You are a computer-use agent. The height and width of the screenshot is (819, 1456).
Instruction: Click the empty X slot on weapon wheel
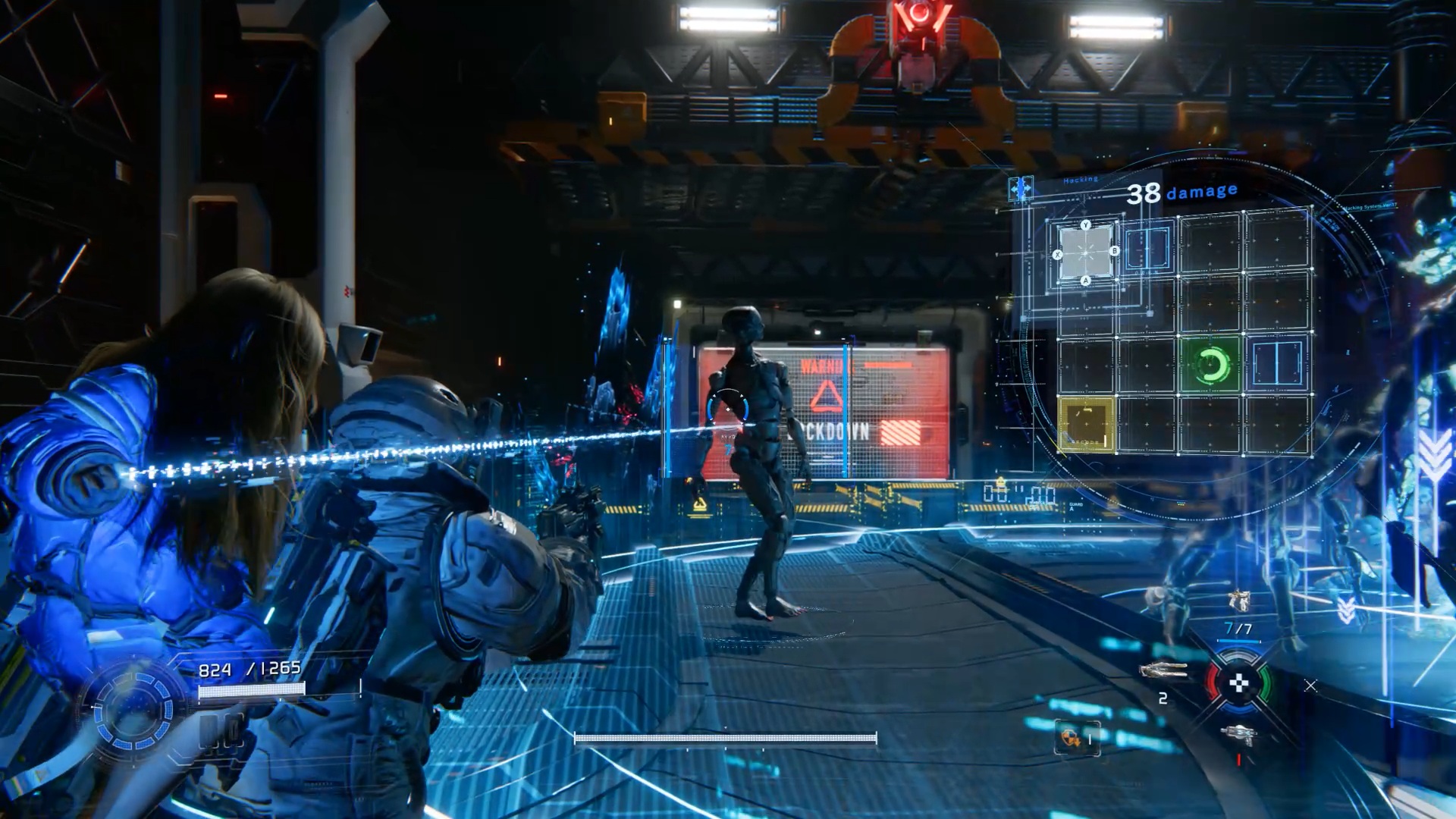tap(1310, 686)
